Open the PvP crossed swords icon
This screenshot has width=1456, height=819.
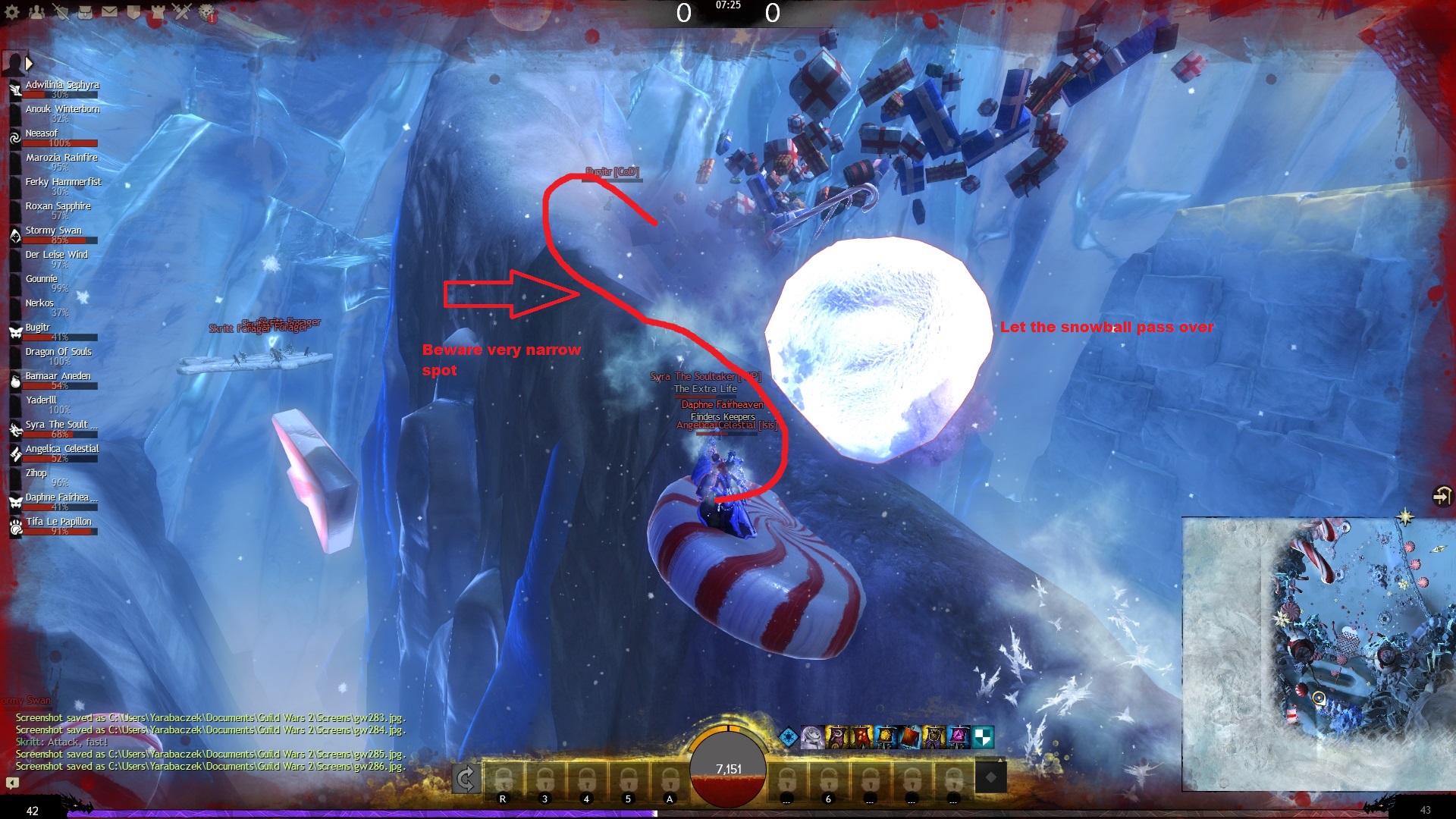183,12
